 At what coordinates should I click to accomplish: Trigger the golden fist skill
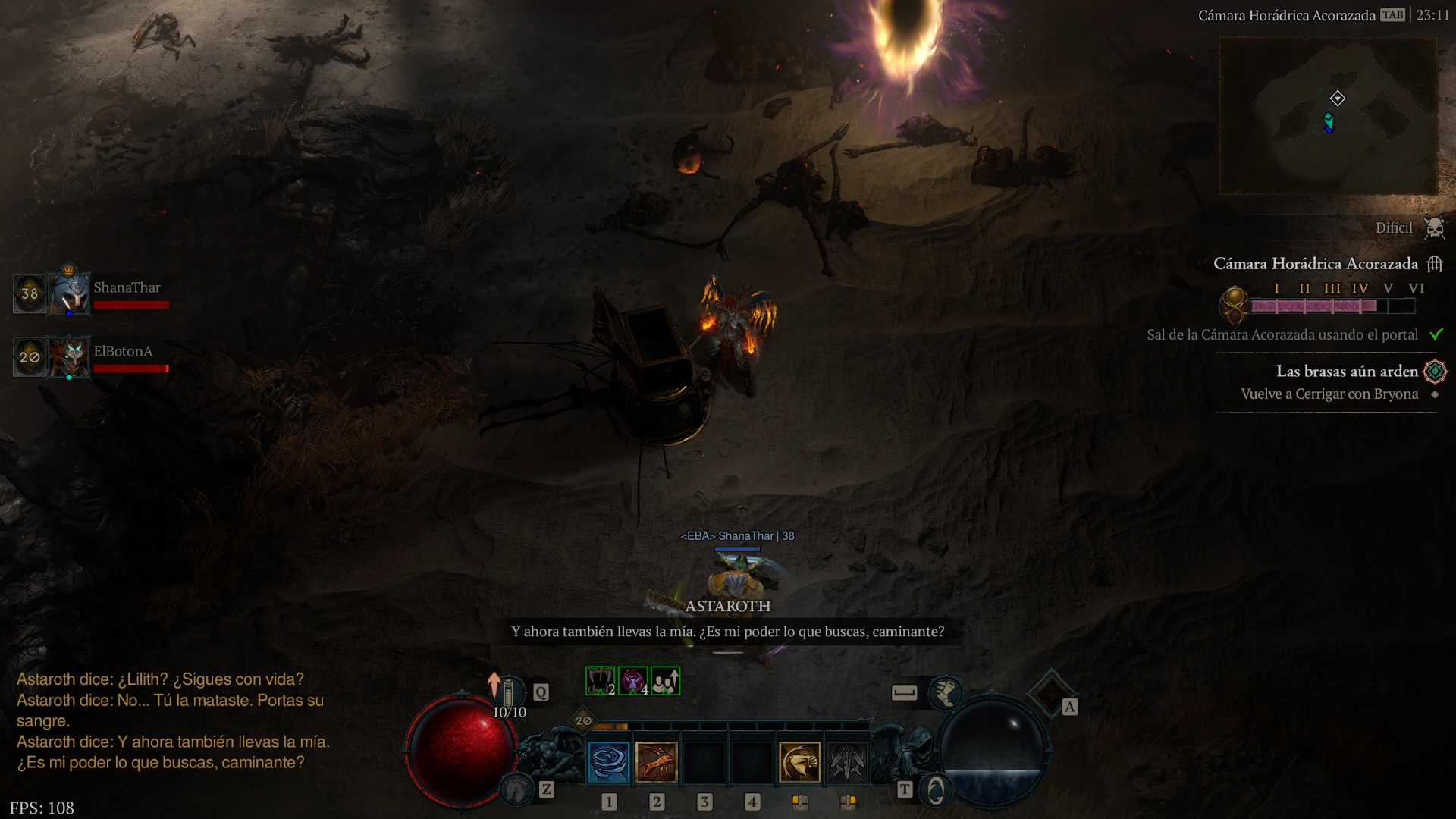[799, 761]
